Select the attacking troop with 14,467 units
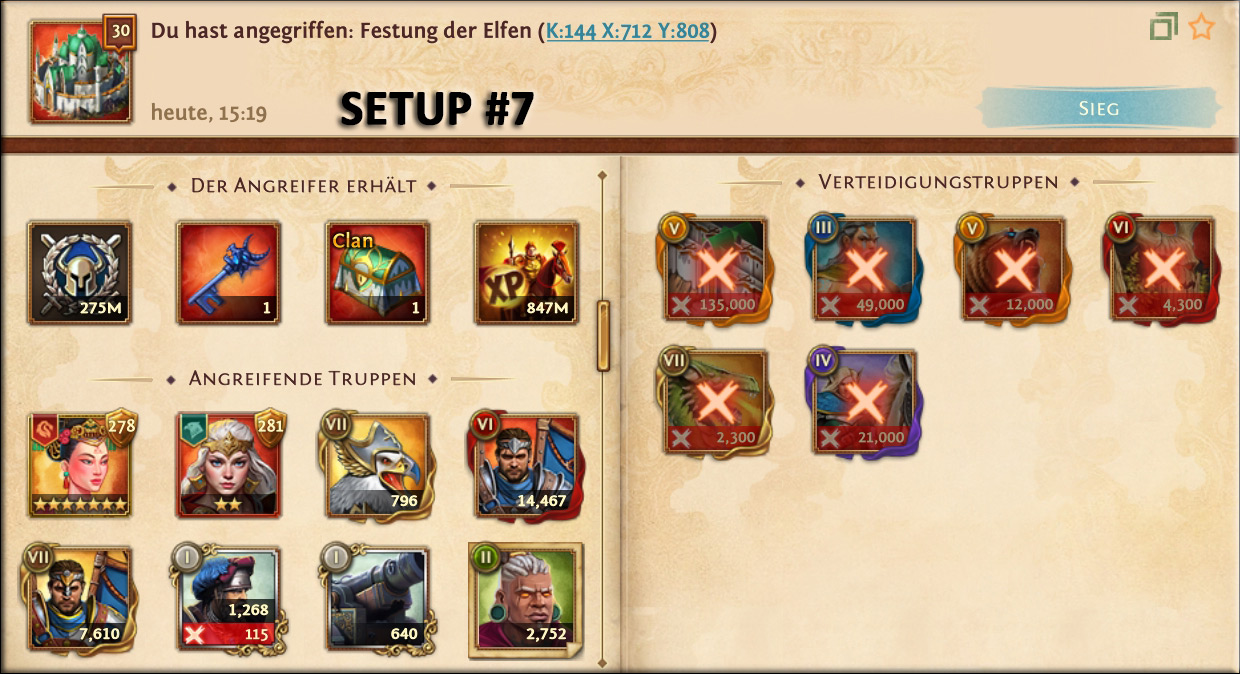Screen dimensions: 1240x674 point(526,465)
